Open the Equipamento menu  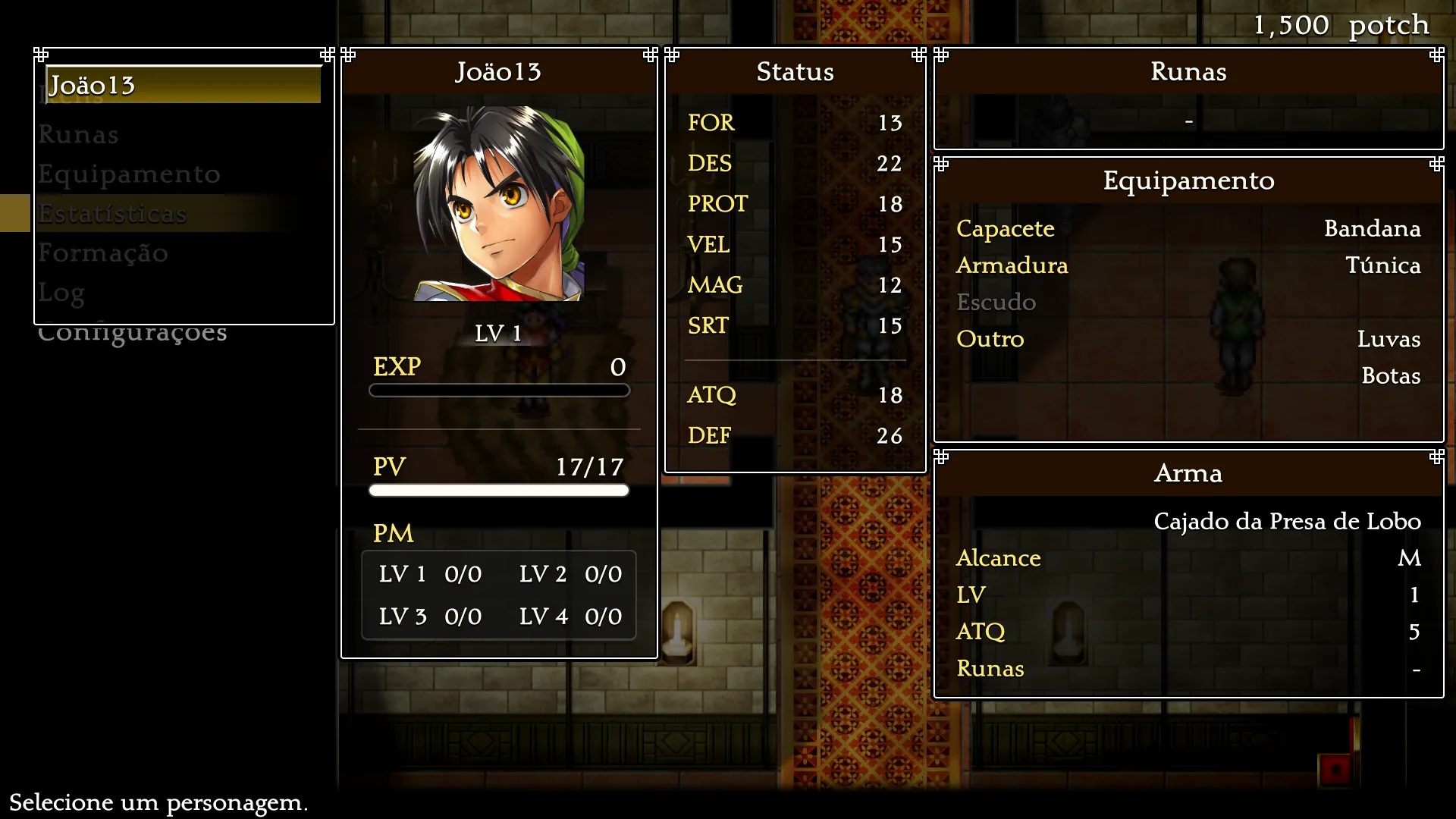(130, 174)
